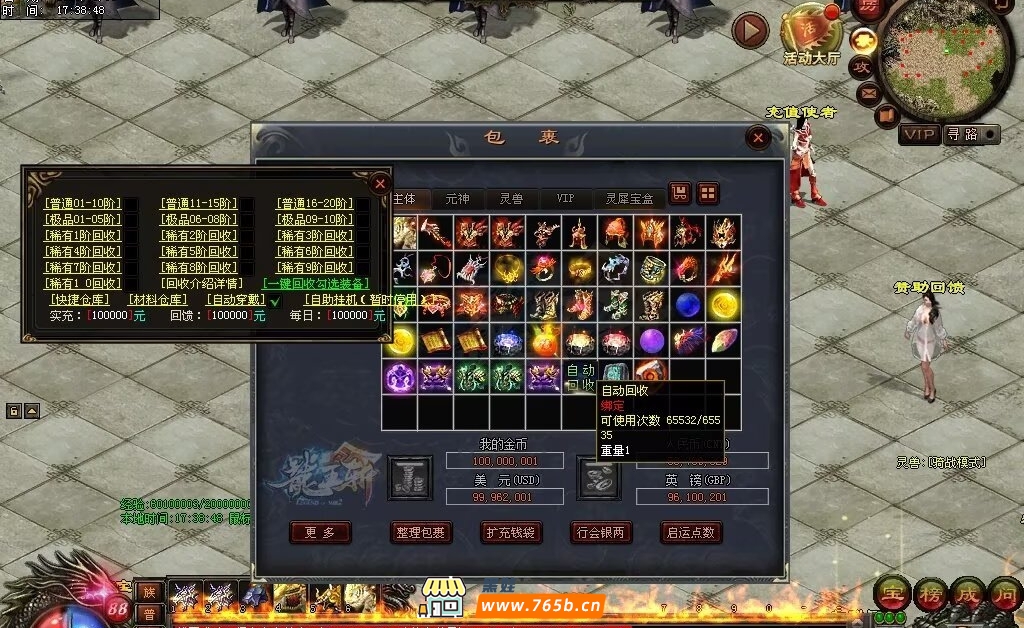This screenshot has height=628, width=1024.
Task: Click the 扩充钱袋 expand purse button
Action: [x=511, y=533]
